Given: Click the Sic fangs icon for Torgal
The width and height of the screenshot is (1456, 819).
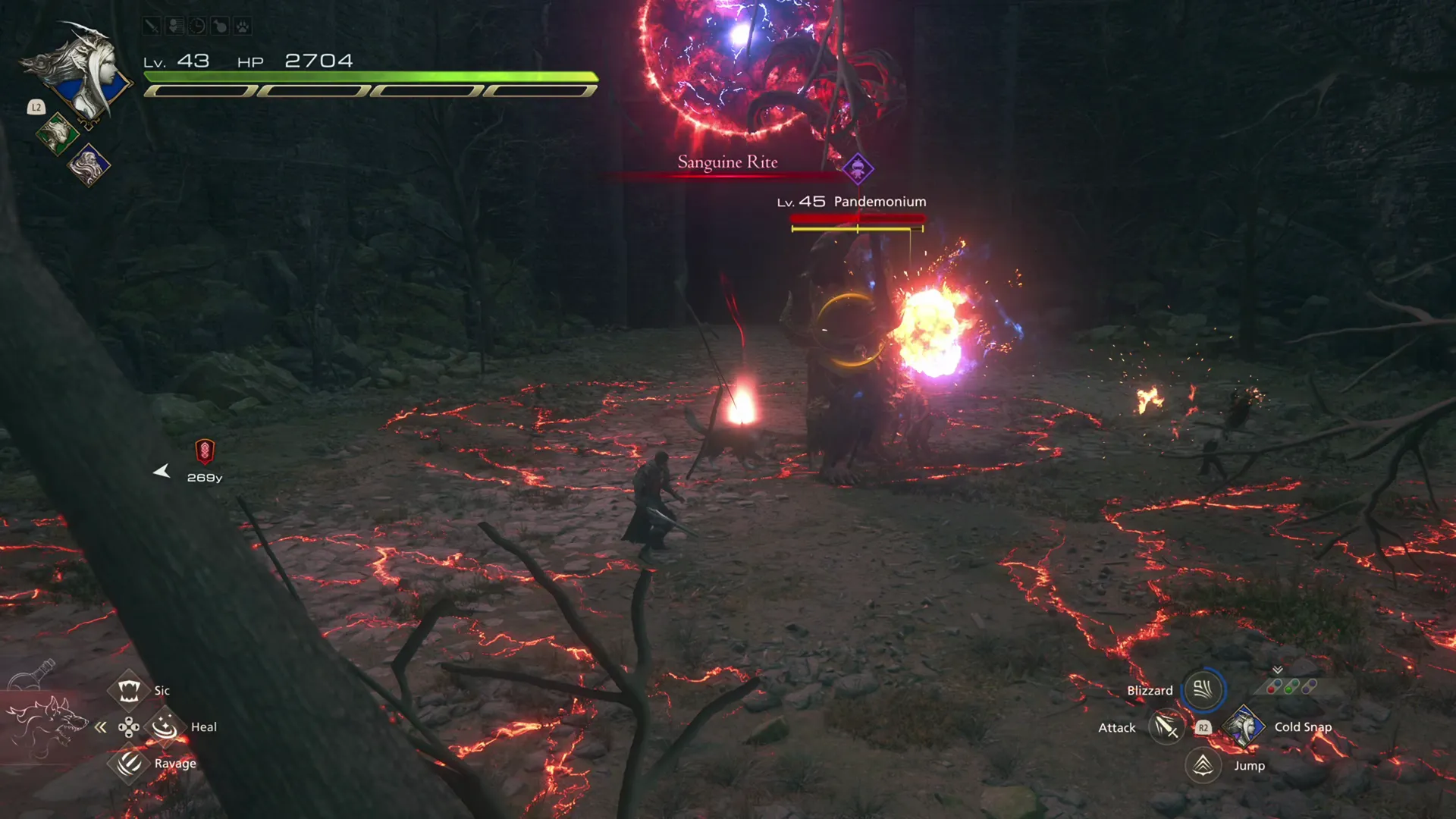Looking at the screenshot, I should pyautogui.click(x=129, y=690).
